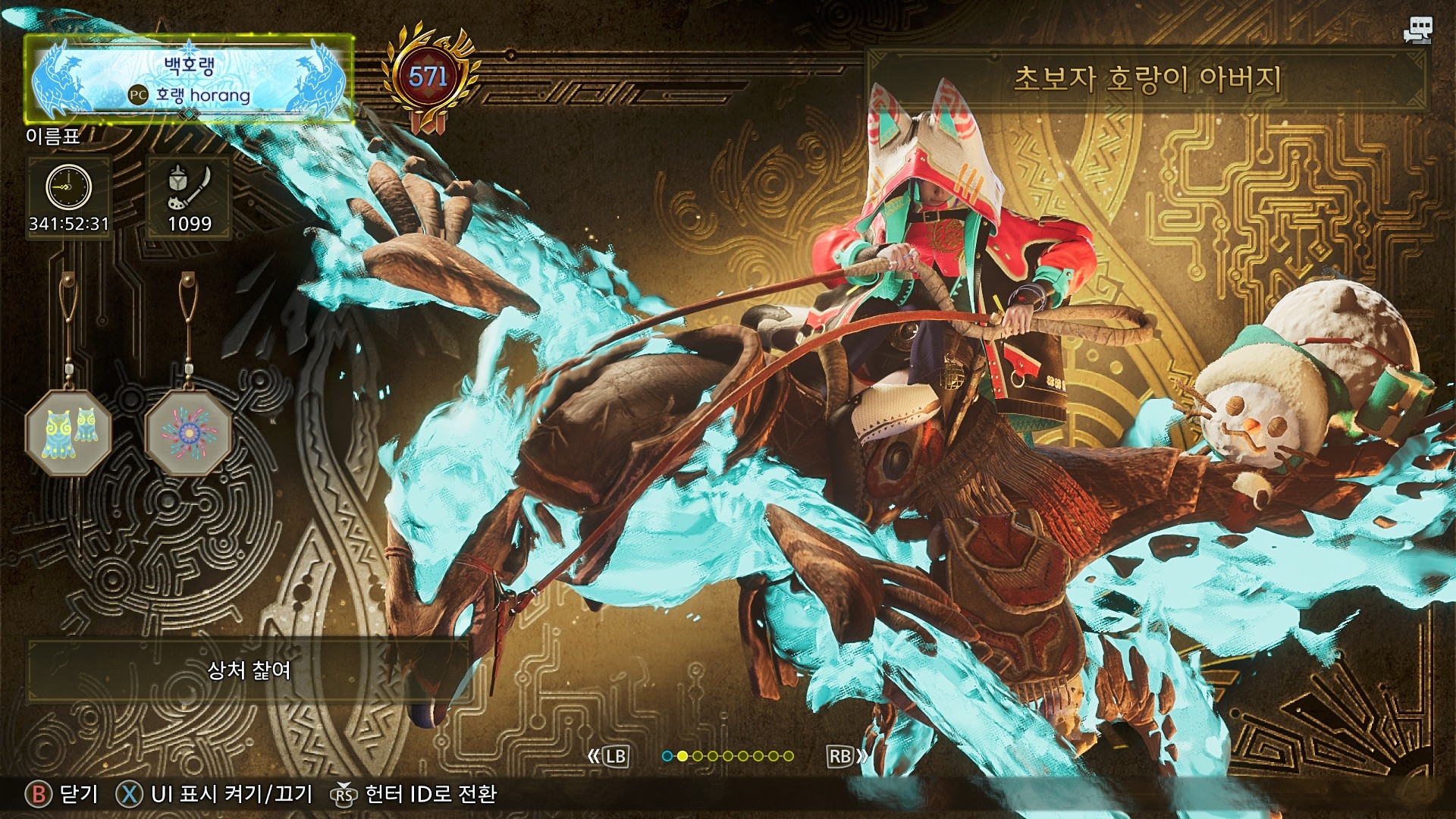
Task: Go to the first blue page dot
Action: (x=667, y=756)
